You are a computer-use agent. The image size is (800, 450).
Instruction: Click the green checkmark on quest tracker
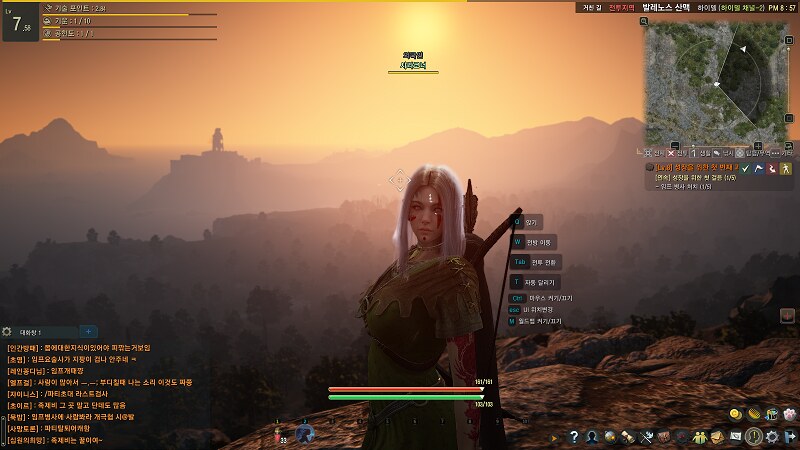point(745,169)
